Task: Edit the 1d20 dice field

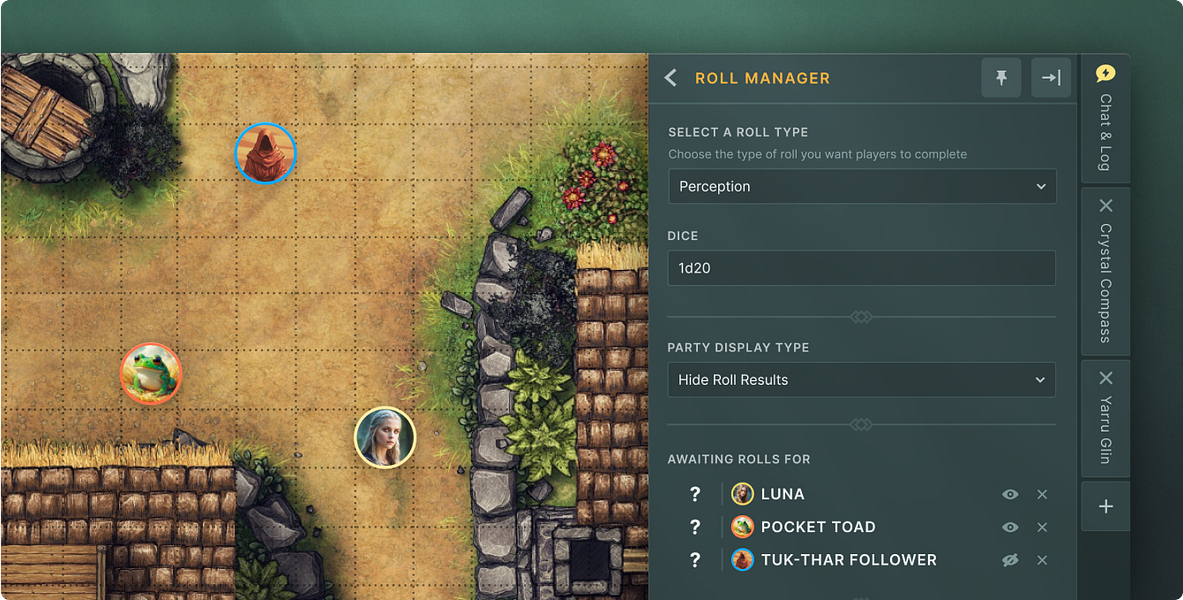Action: (x=862, y=268)
